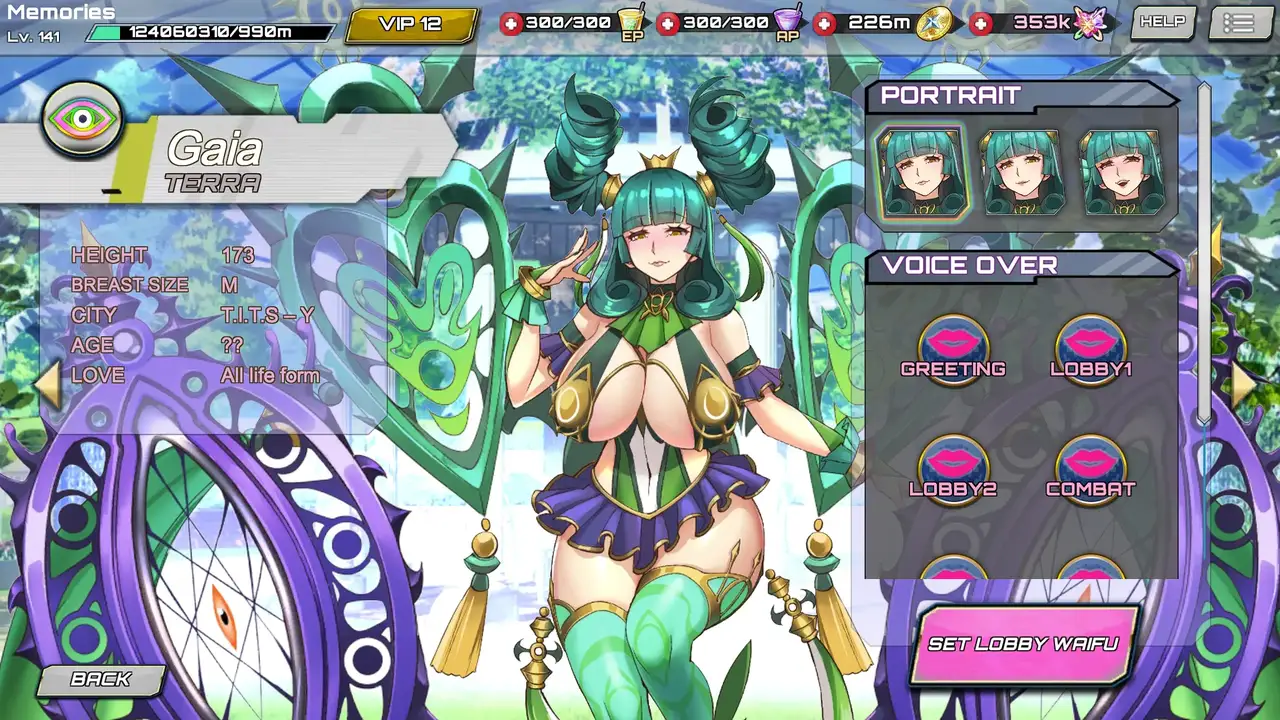Add gold coins with the plus button
The width and height of the screenshot is (1280, 720).
825,23
